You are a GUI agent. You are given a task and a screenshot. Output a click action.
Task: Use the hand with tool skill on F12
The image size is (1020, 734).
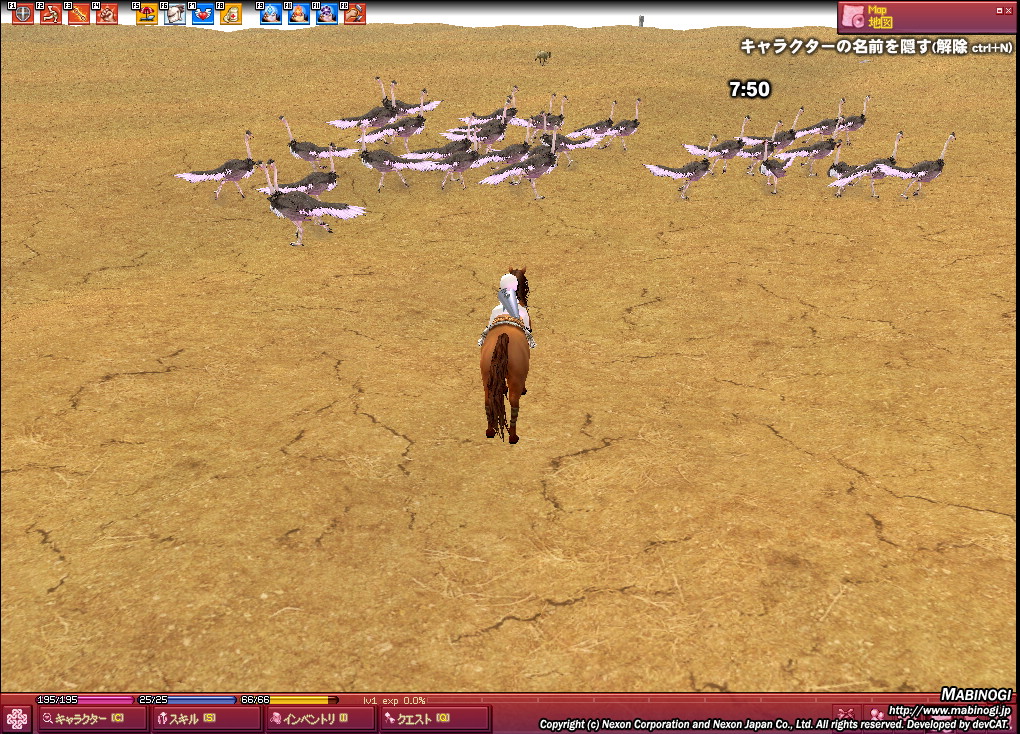click(x=355, y=14)
